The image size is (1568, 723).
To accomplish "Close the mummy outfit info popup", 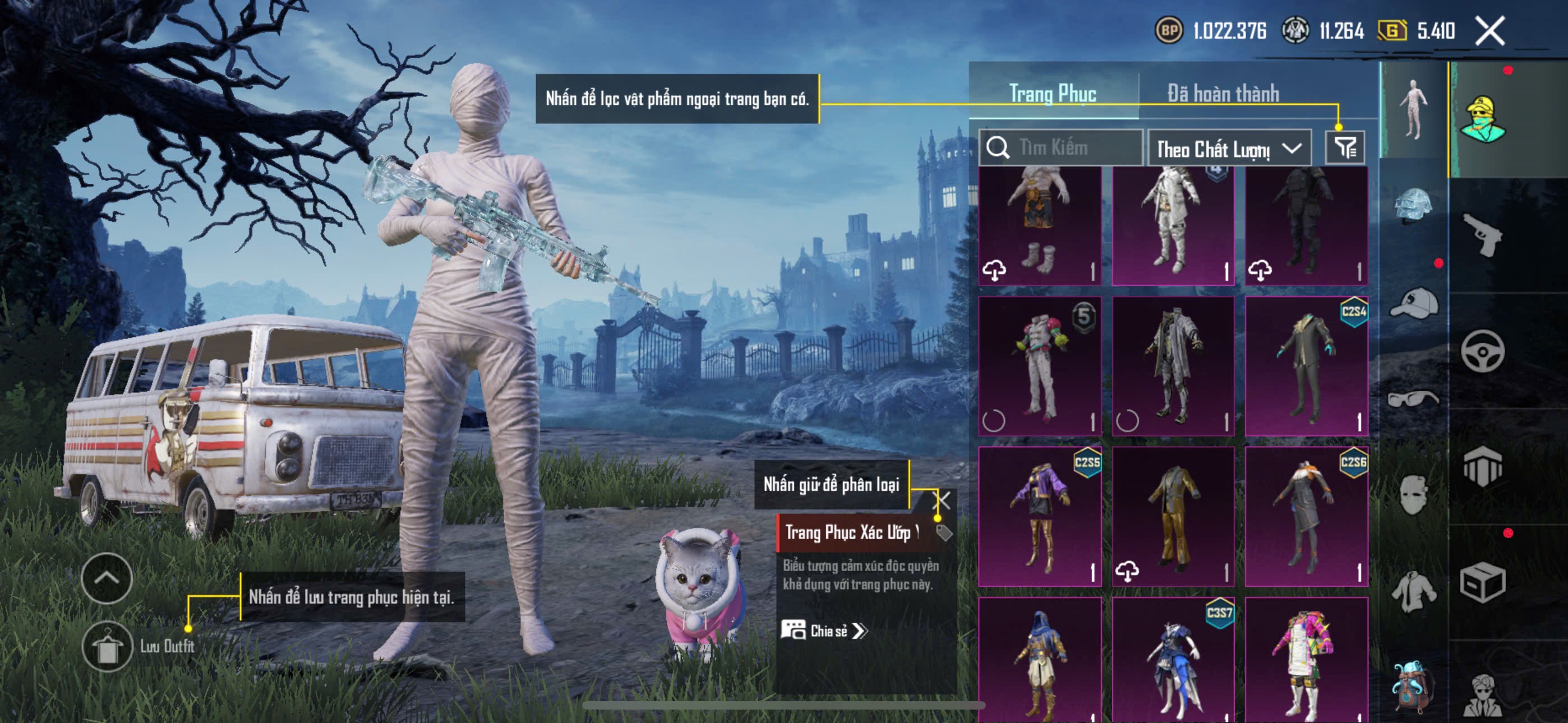I will coord(941,500).
